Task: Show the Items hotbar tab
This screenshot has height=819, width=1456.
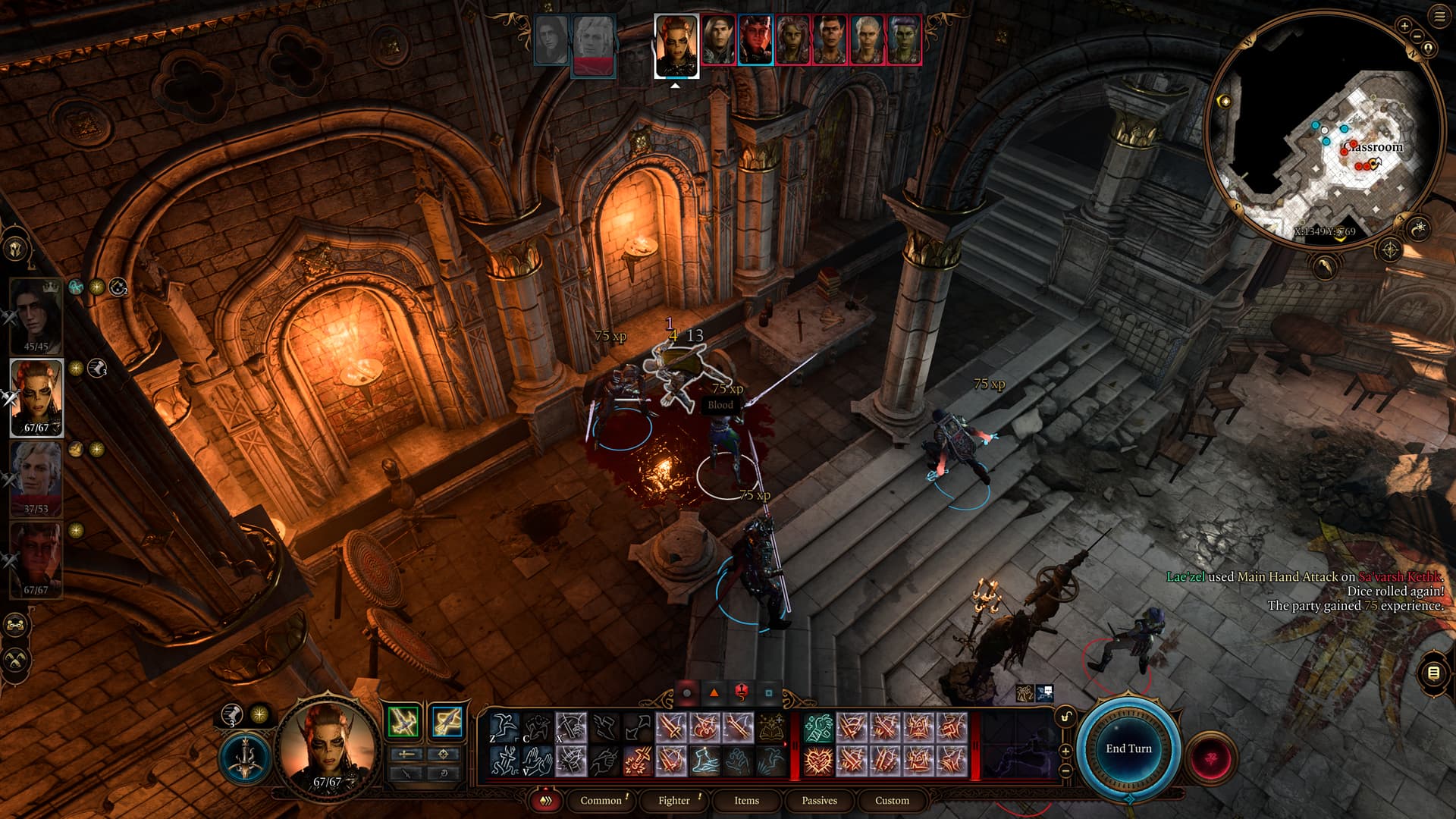Action: (746, 800)
